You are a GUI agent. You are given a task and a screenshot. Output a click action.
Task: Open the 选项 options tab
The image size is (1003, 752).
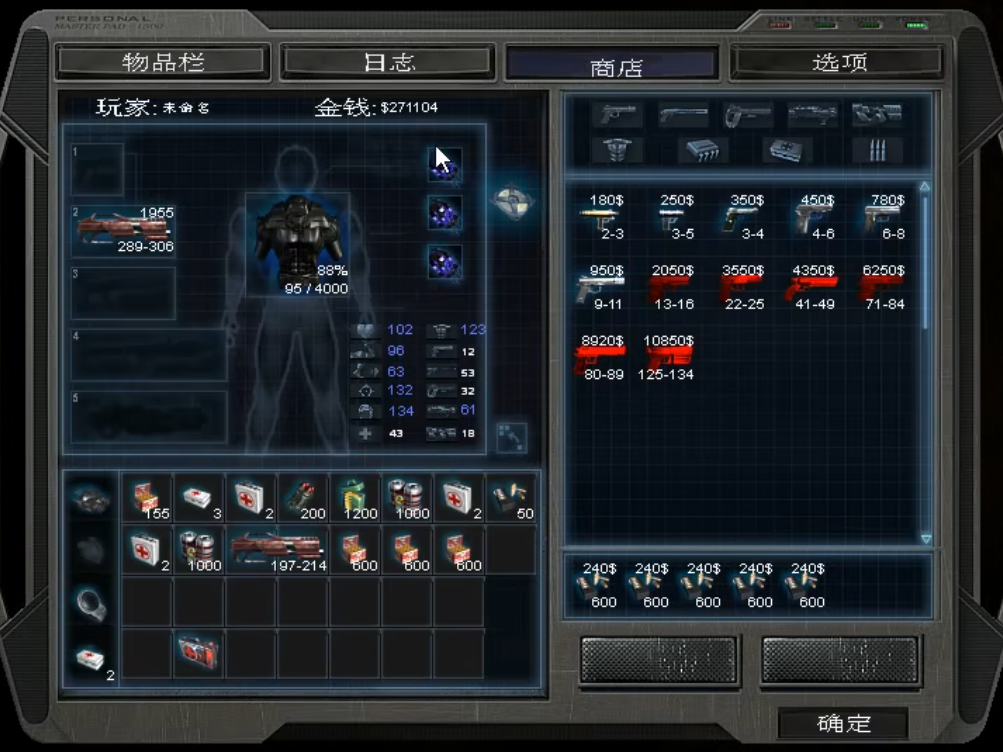838,62
